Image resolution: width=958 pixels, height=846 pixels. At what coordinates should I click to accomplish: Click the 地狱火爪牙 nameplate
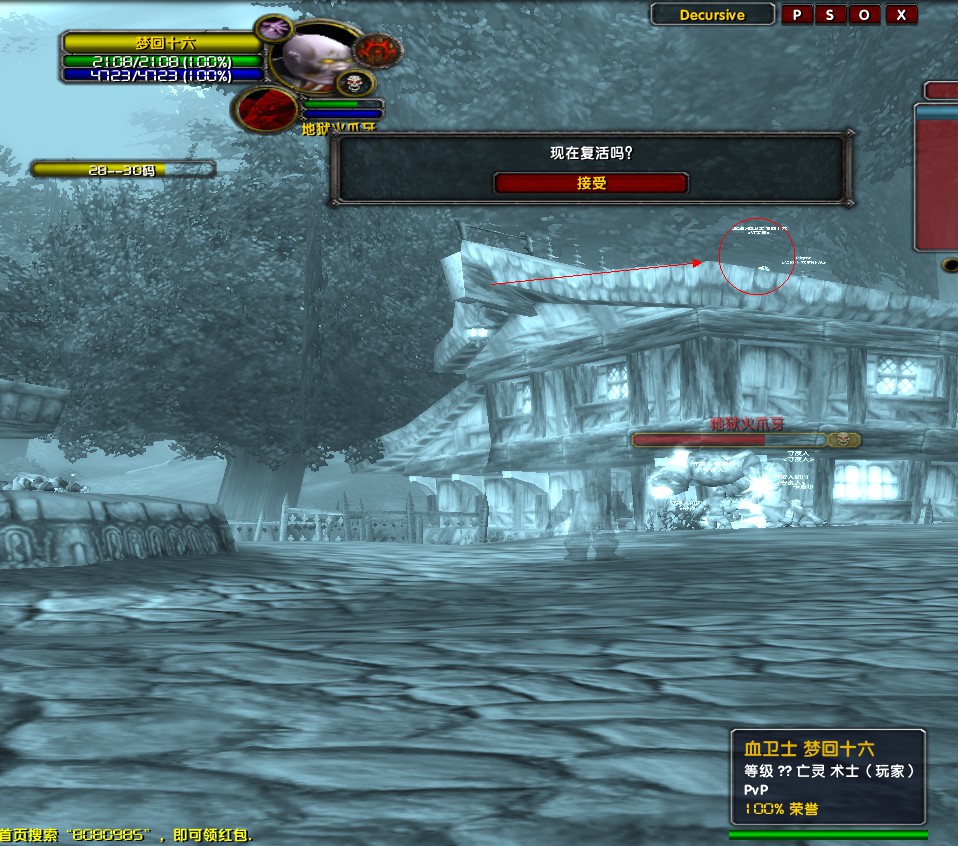click(x=745, y=439)
